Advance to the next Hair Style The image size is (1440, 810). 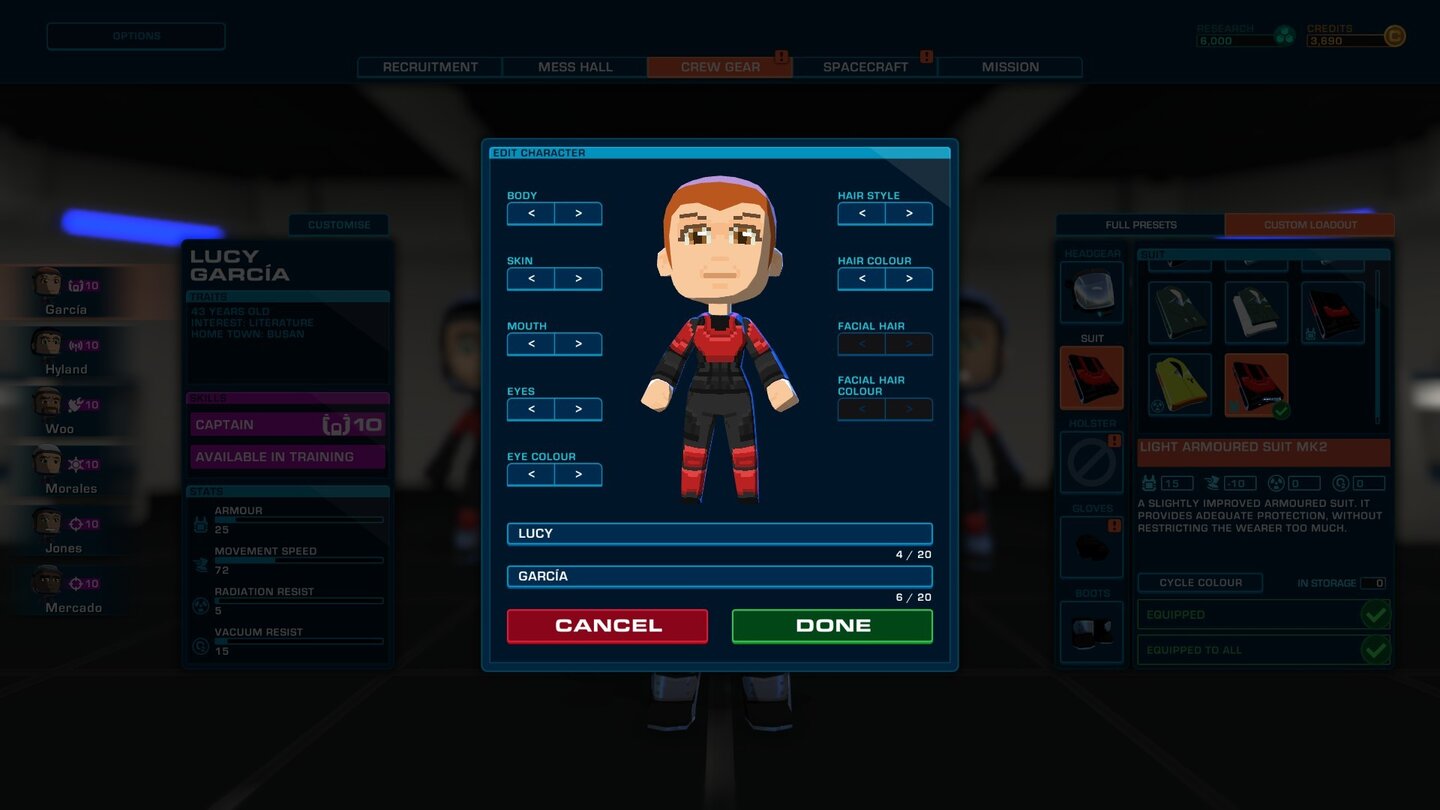coord(909,213)
